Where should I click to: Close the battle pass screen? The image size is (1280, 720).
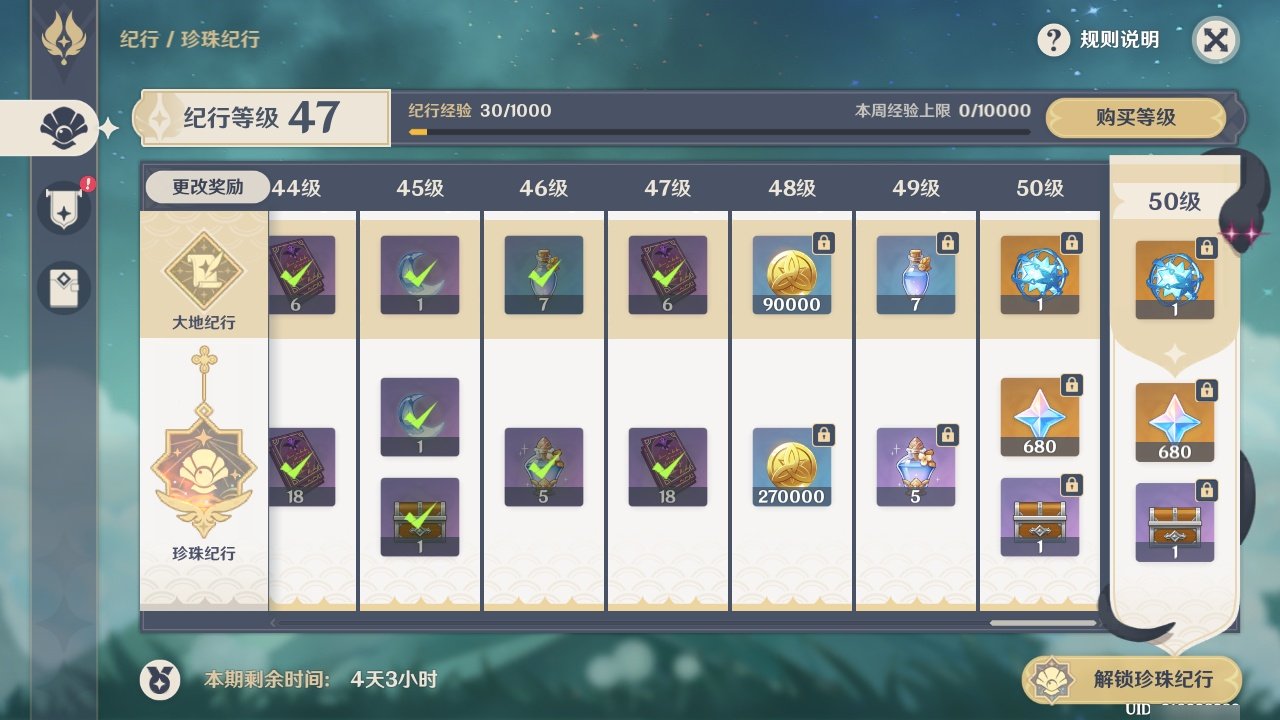(1215, 41)
